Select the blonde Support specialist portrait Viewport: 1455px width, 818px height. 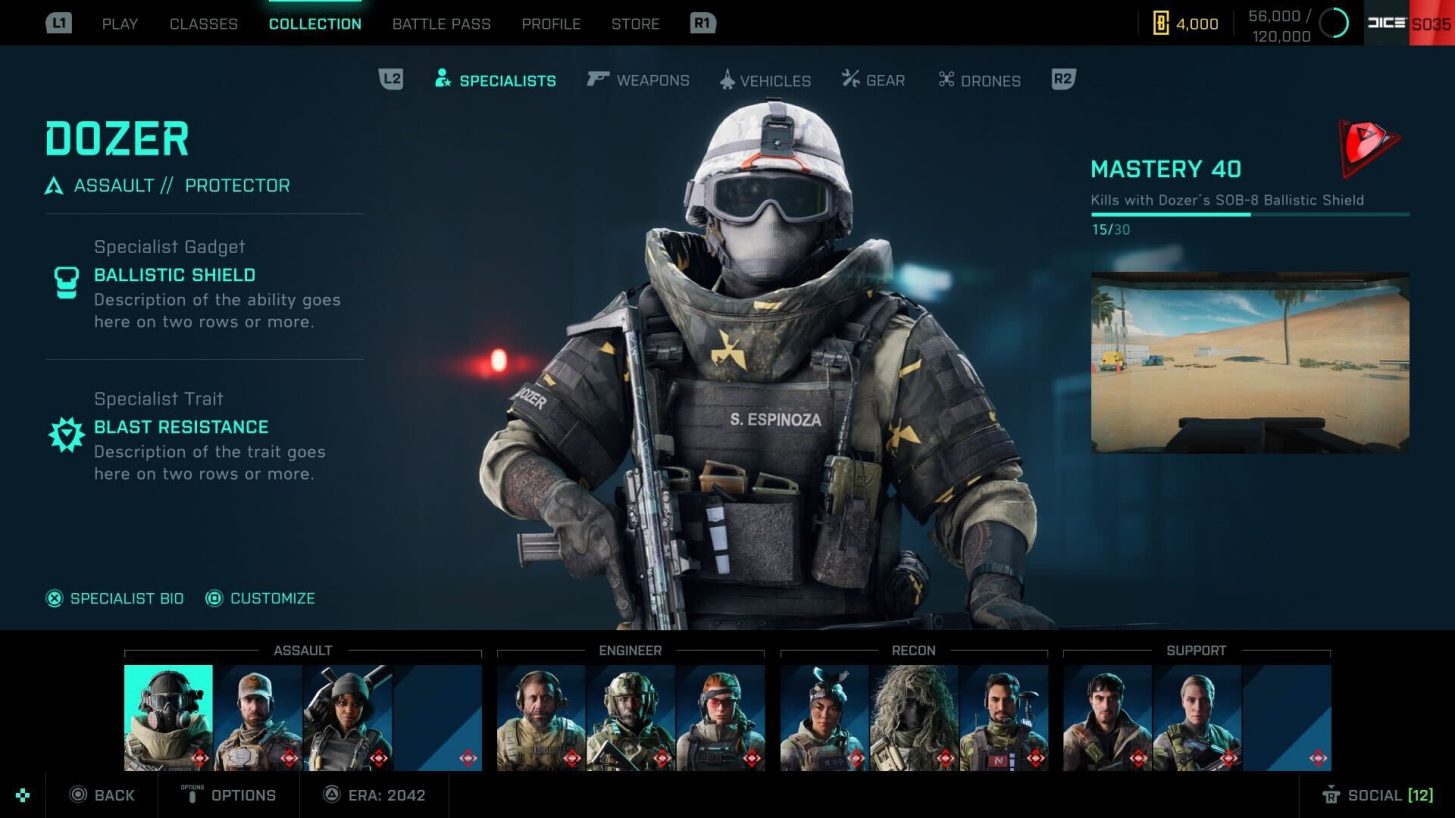click(1197, 717)
